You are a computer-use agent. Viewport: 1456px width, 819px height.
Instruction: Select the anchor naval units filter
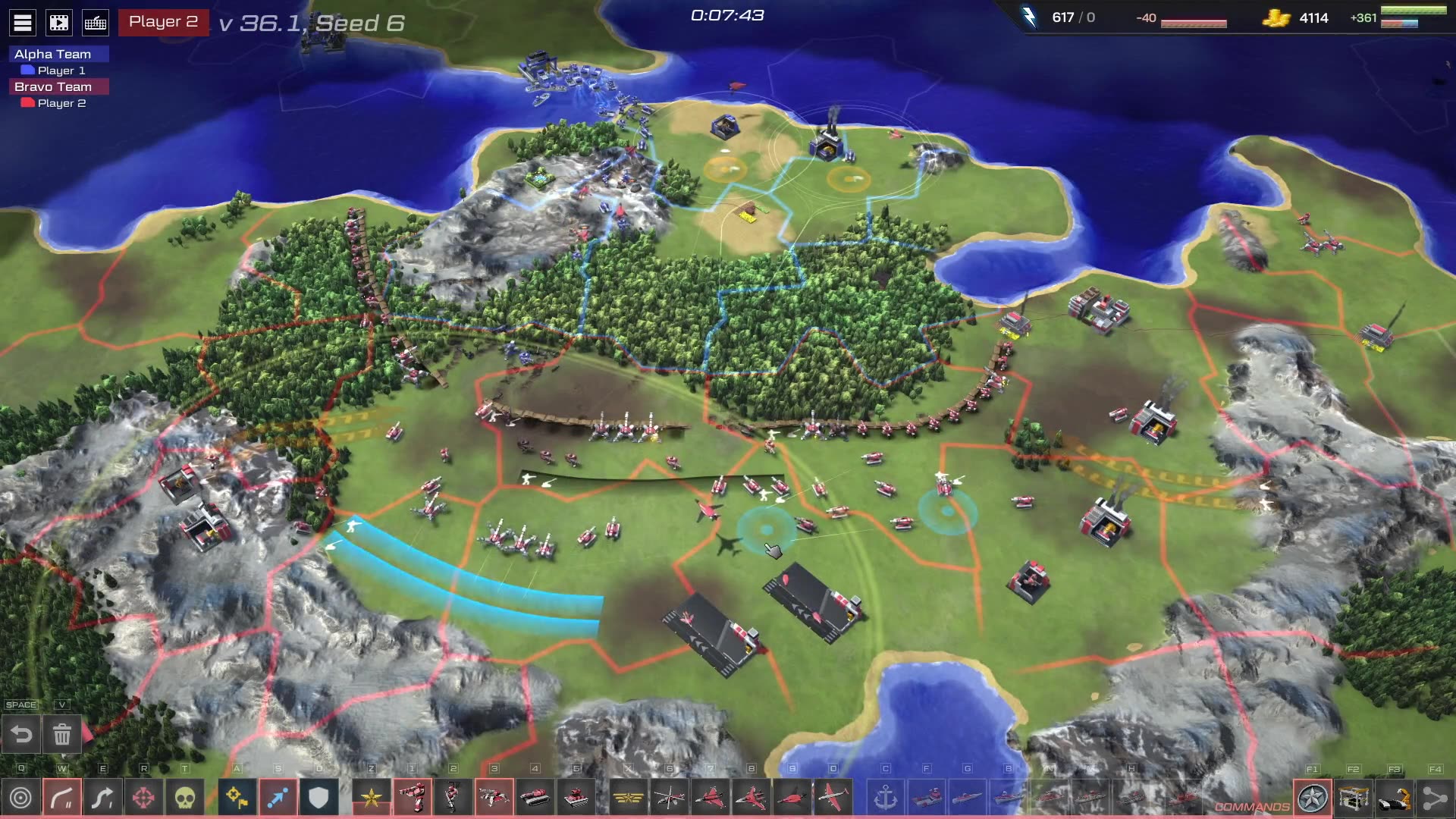click(x=886, y=798)
